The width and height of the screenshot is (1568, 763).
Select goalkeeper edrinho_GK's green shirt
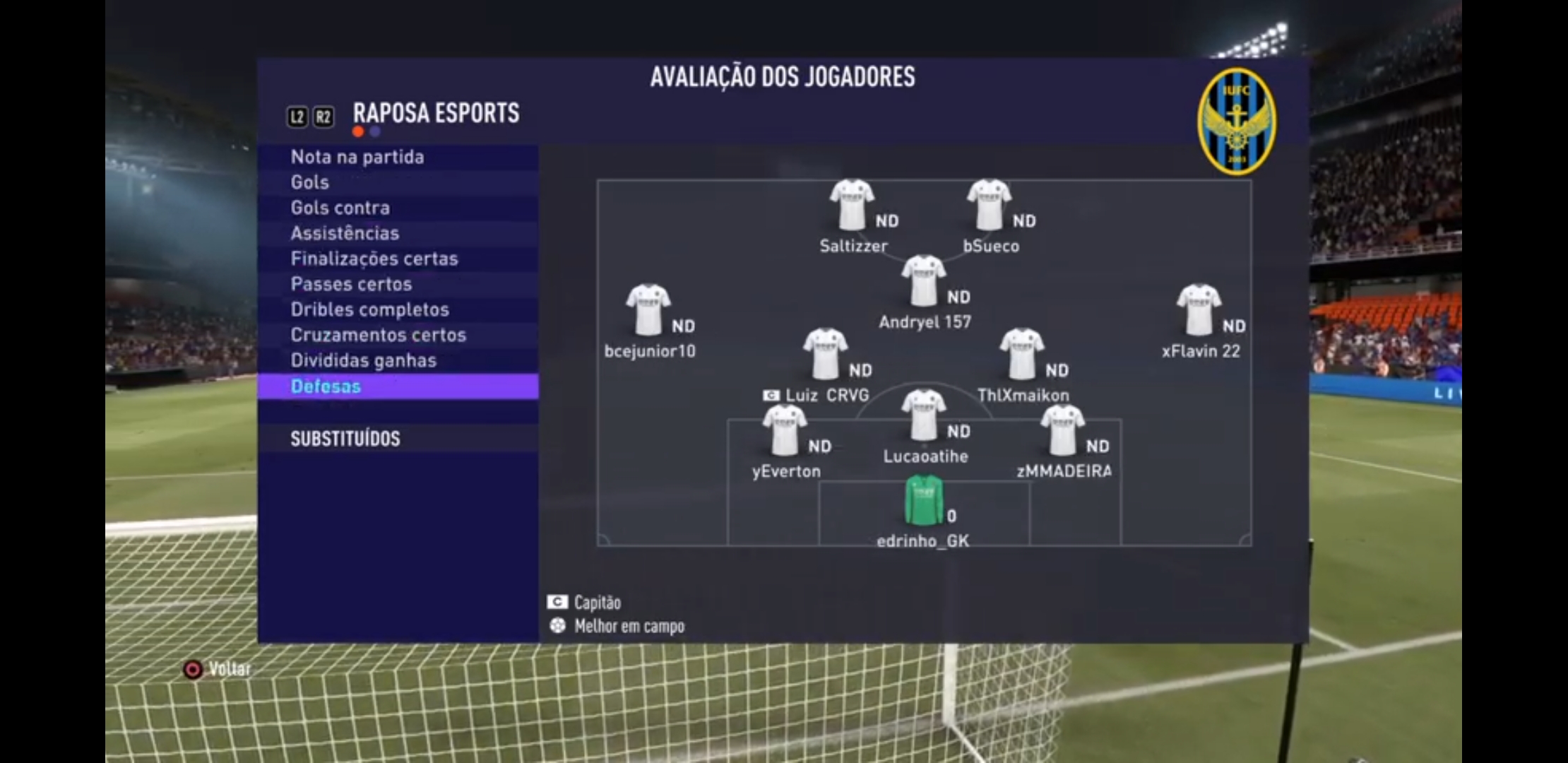(x=924, y=501)
